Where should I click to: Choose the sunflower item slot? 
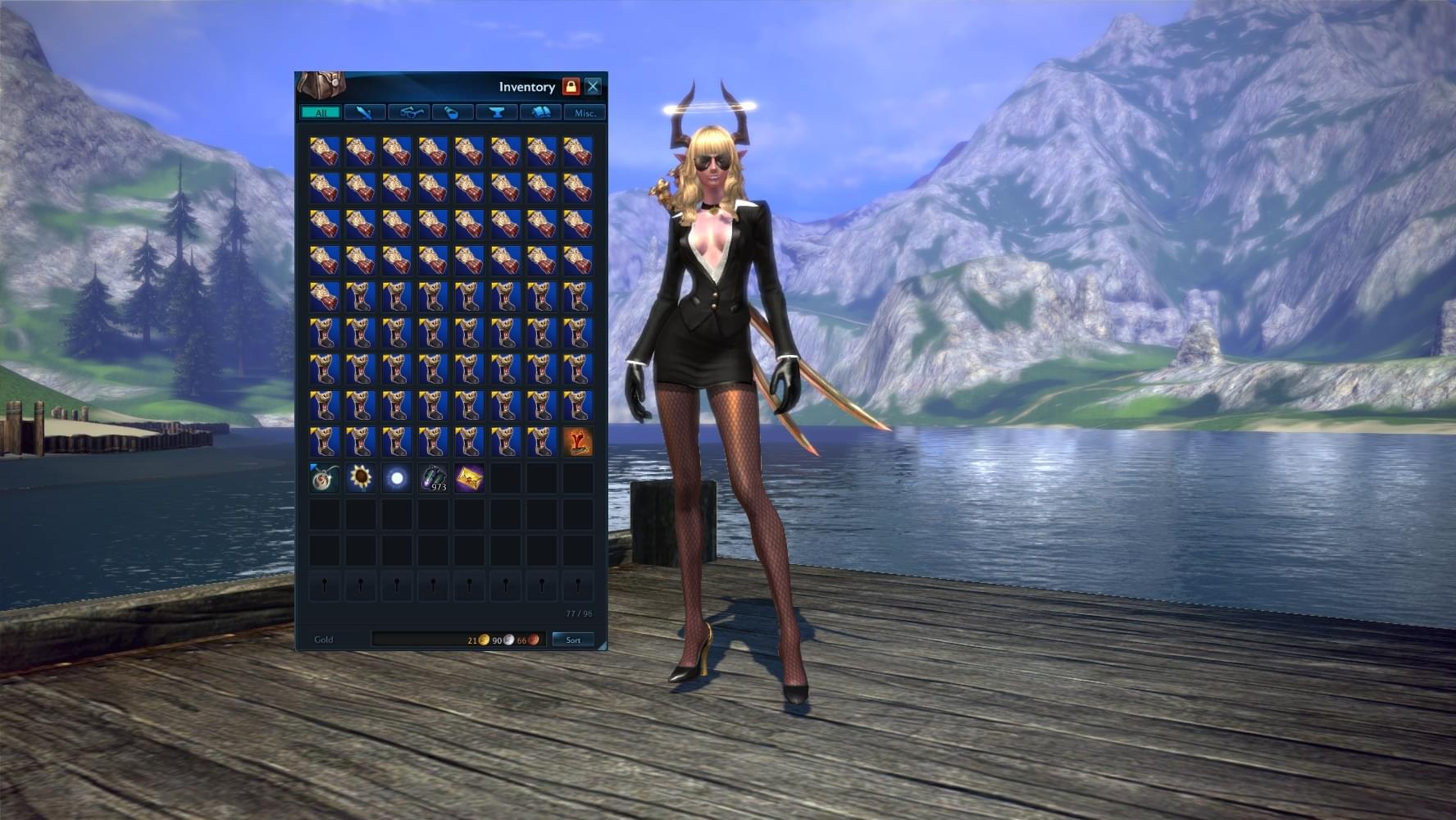pyautogui.click(x=361, y=478)
